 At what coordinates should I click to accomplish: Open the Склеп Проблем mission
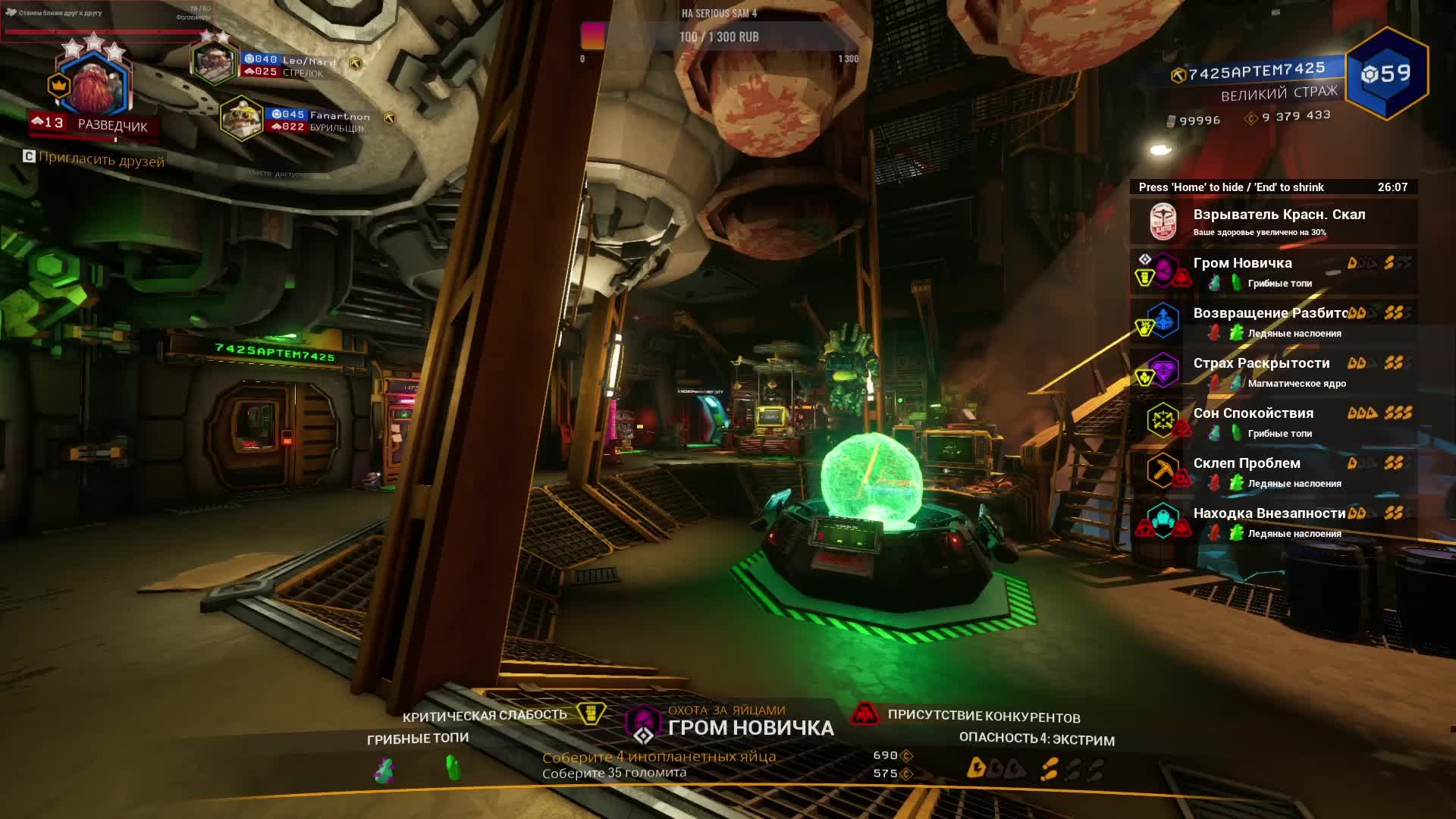(x=1274, y=472)
